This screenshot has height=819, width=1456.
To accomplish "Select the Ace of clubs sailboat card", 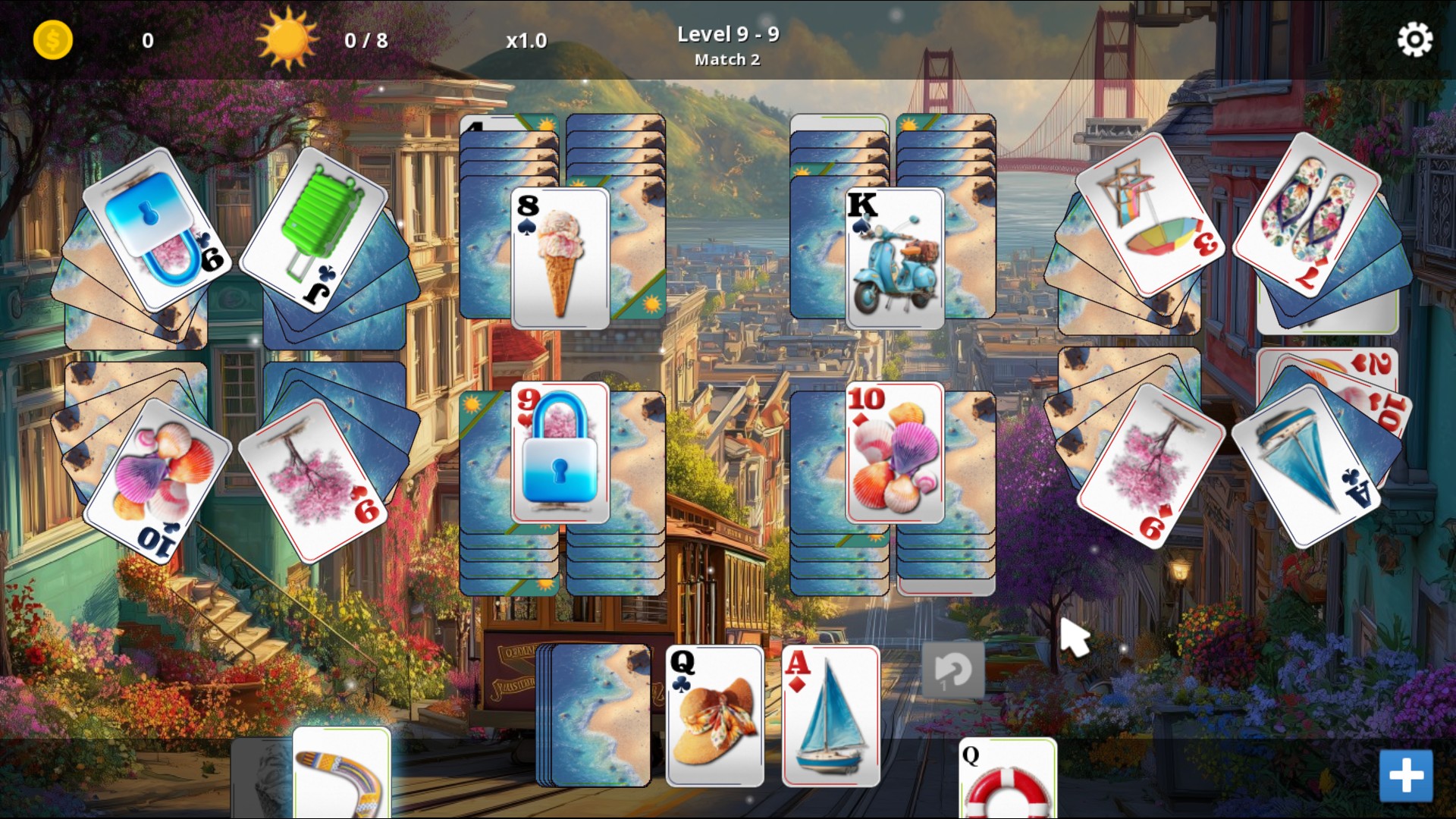I will (x=1307, y=464).
